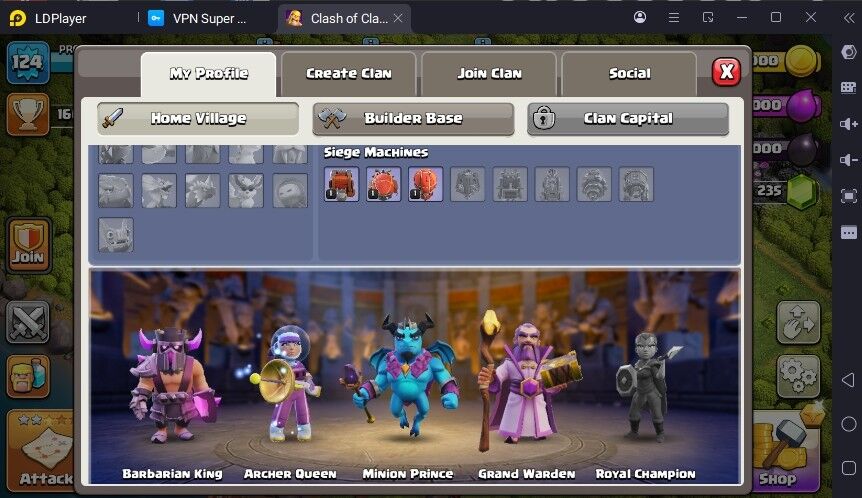The height and width of the screenshot is (498, 862).
Task: Switch to the Builder Base profile
Action: pyautogui.click(x=413, y=118)
